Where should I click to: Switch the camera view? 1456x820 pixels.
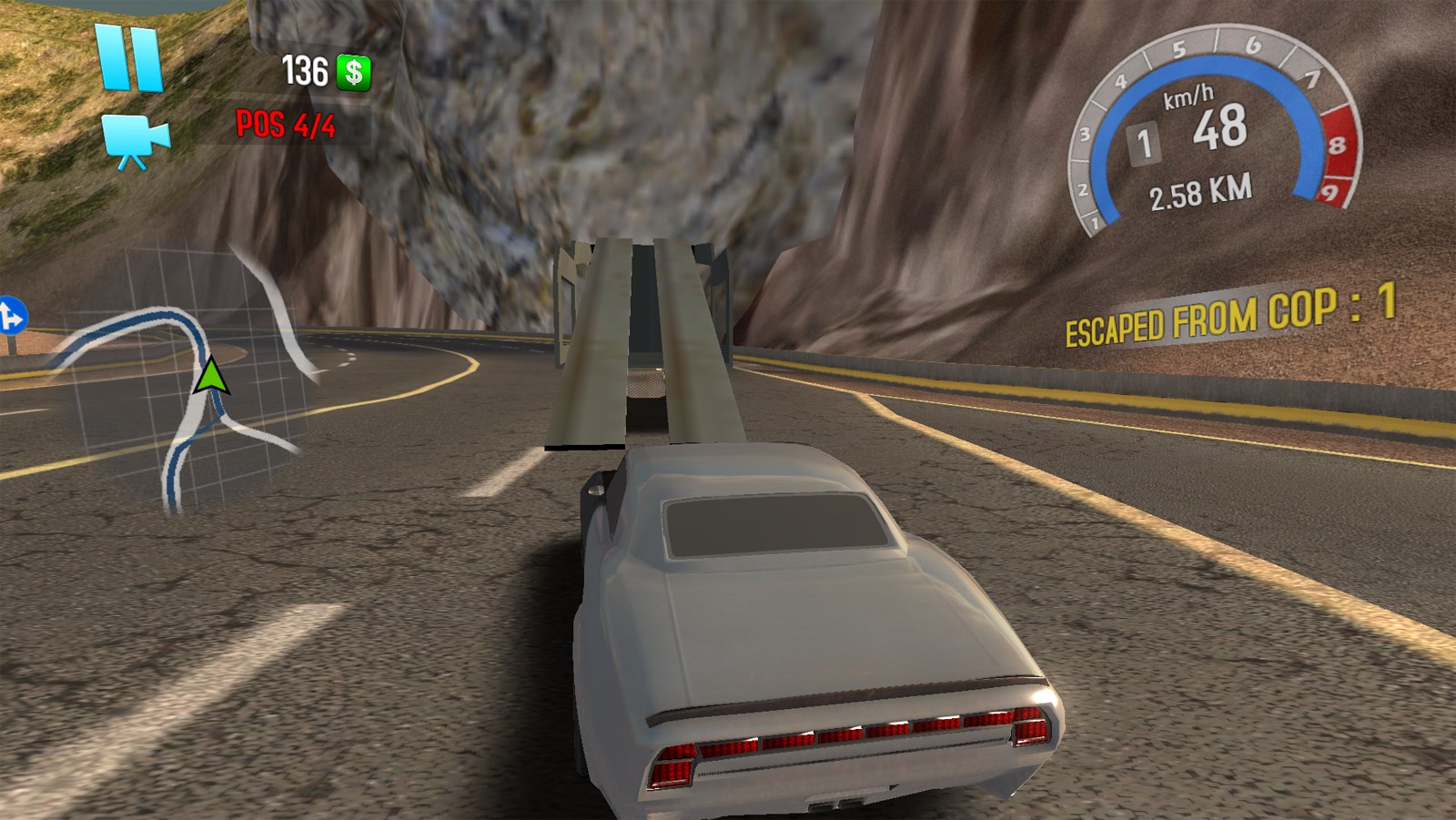click(x=135, y=141)
